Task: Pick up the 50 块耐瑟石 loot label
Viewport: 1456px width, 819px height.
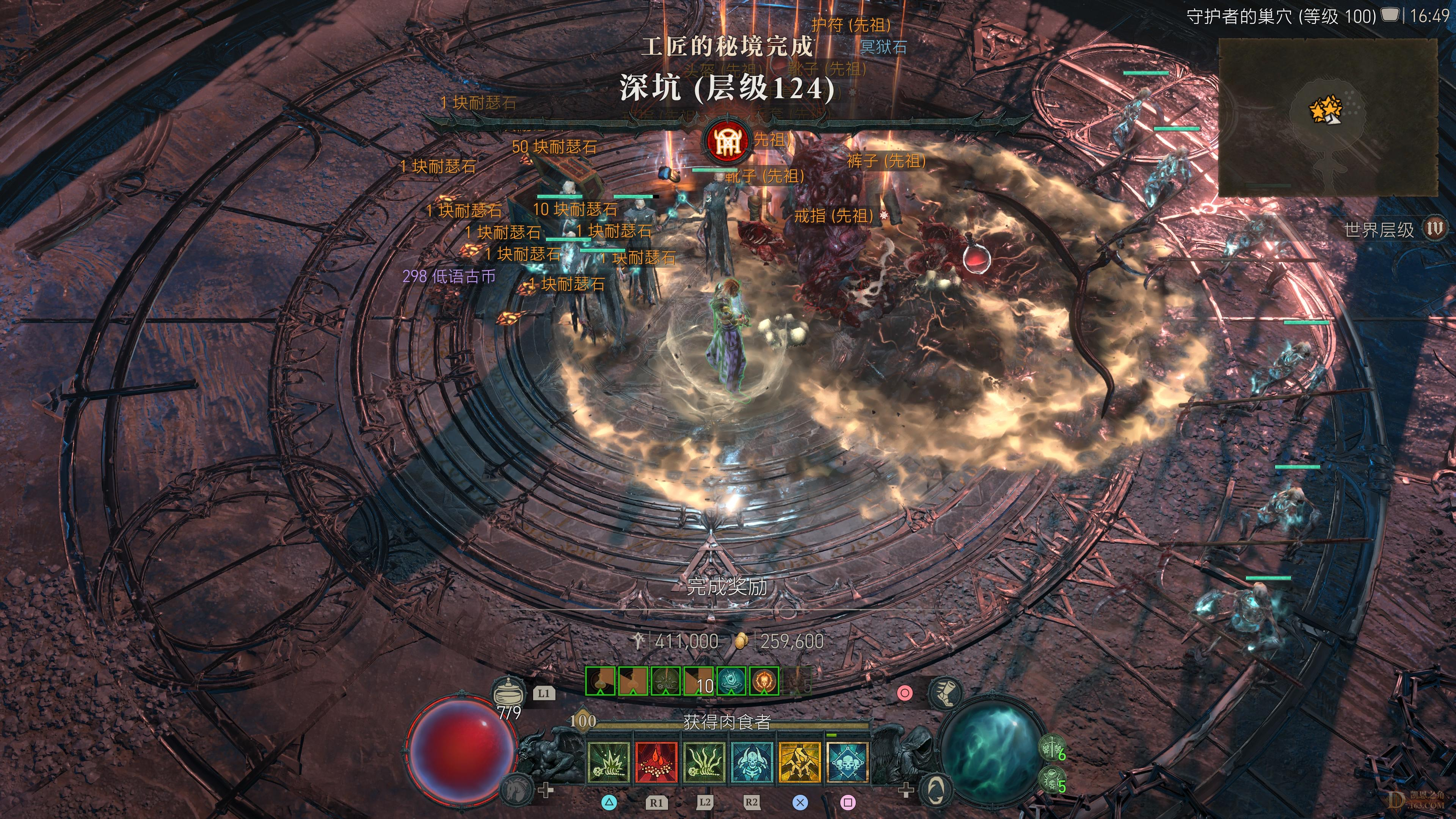Action: pyautogui.click(x=554, y=147)
